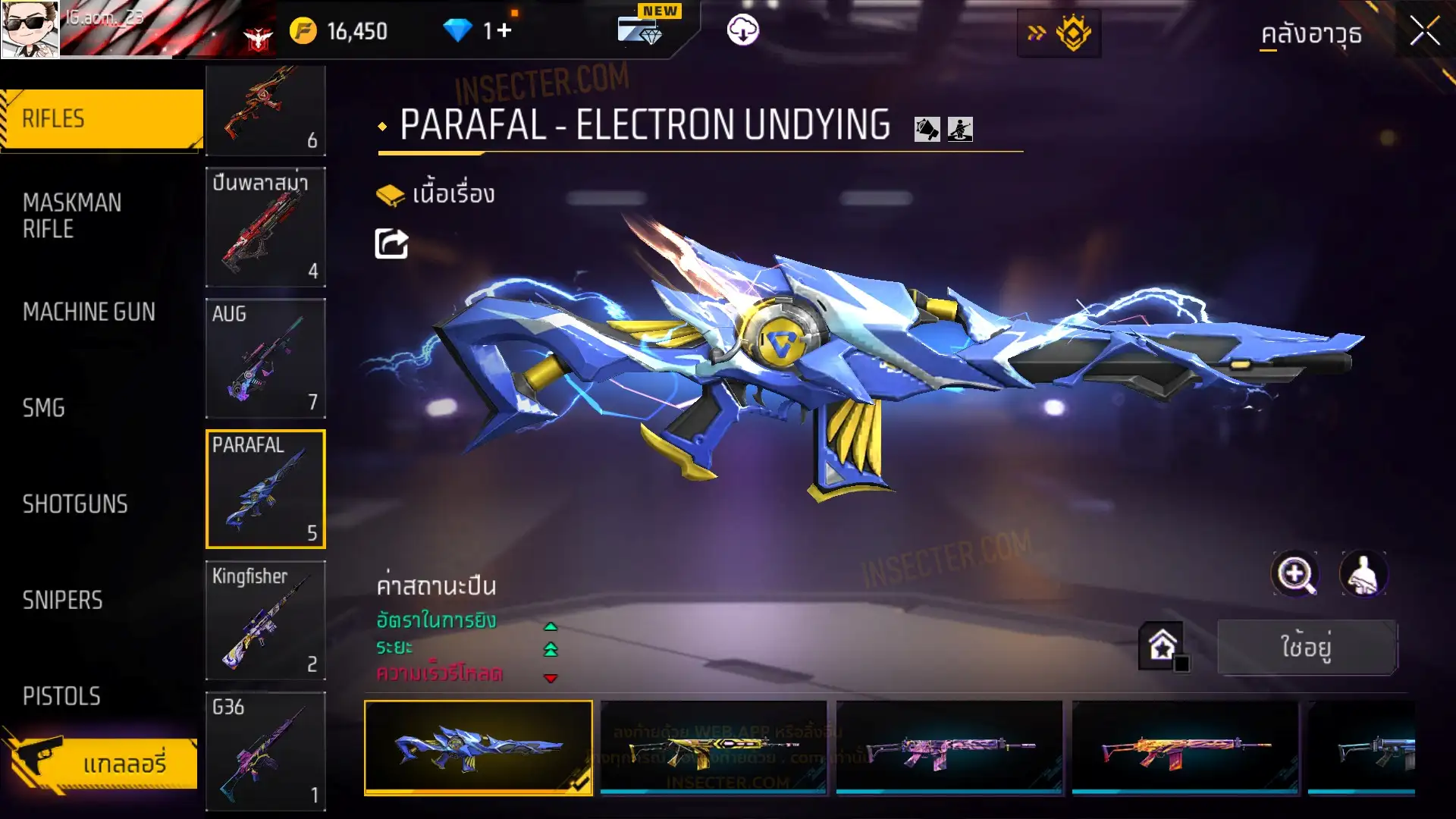Close the weapon armory screen
This screenshot has width=1456, height=819.
(x=1423, y=32)
